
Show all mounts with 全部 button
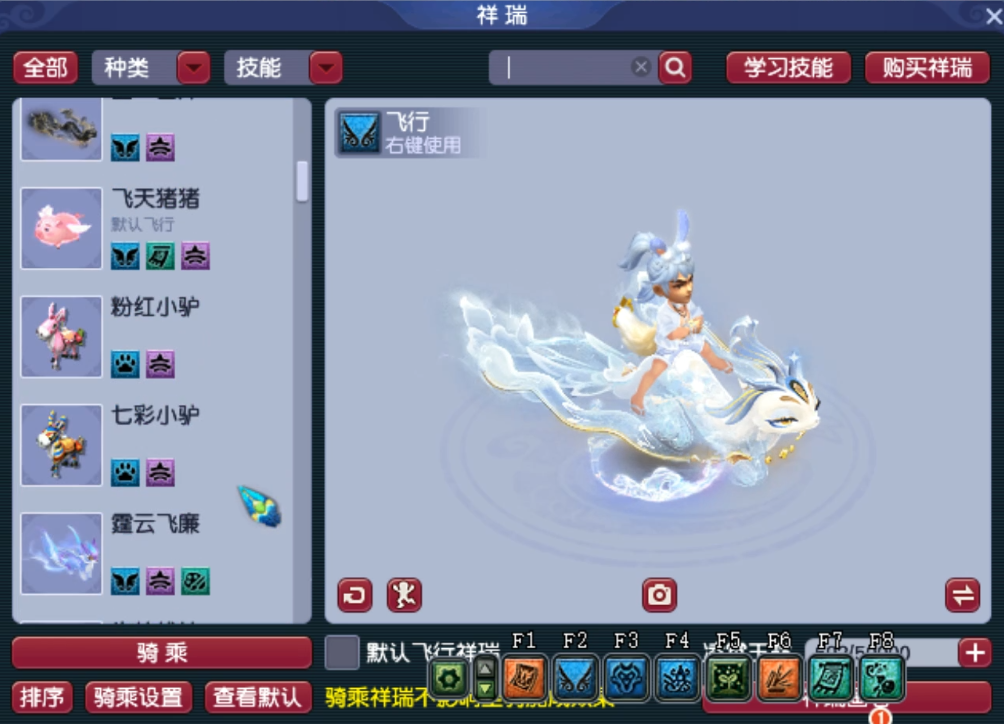(45, 68)
